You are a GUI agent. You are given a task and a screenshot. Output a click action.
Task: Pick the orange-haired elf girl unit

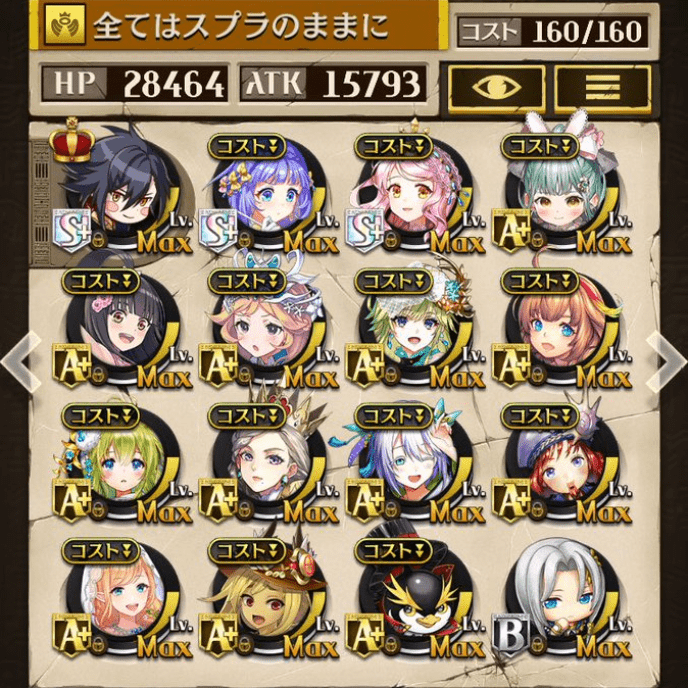click(x=119, y=601)
